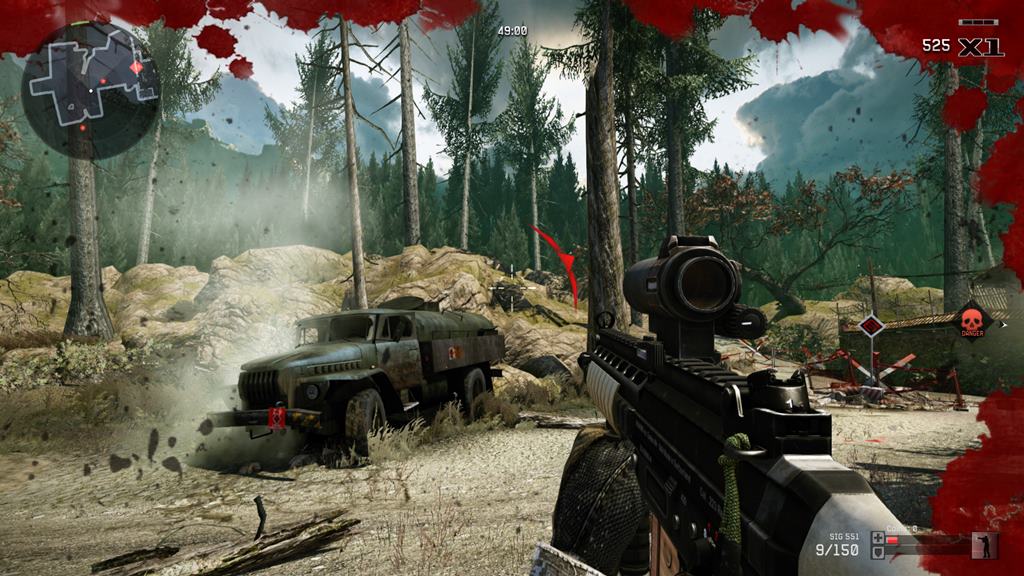Select the SIG 551 weapon label

(x=845, y=537)
